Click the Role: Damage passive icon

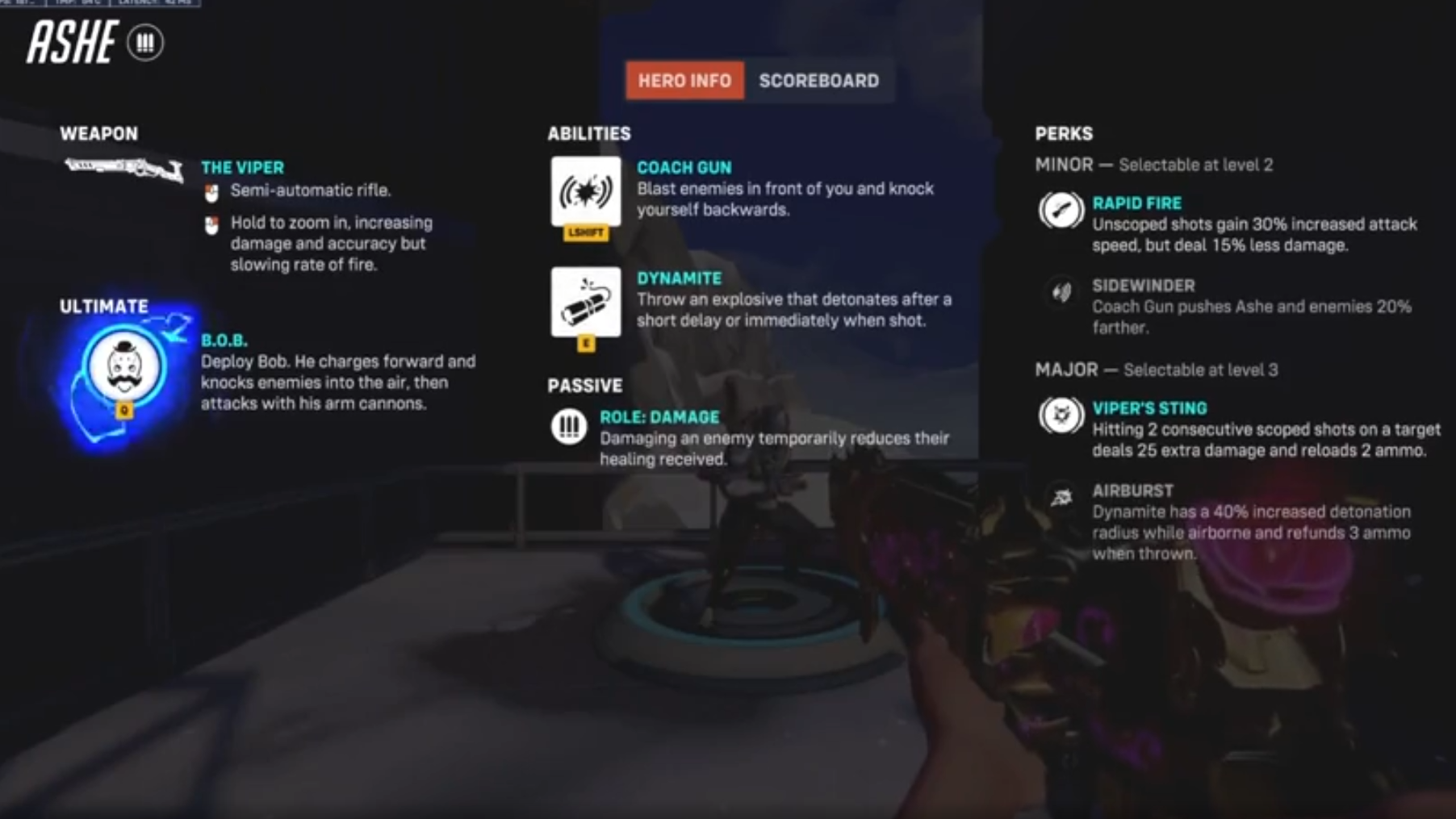(x=570, y=428)
